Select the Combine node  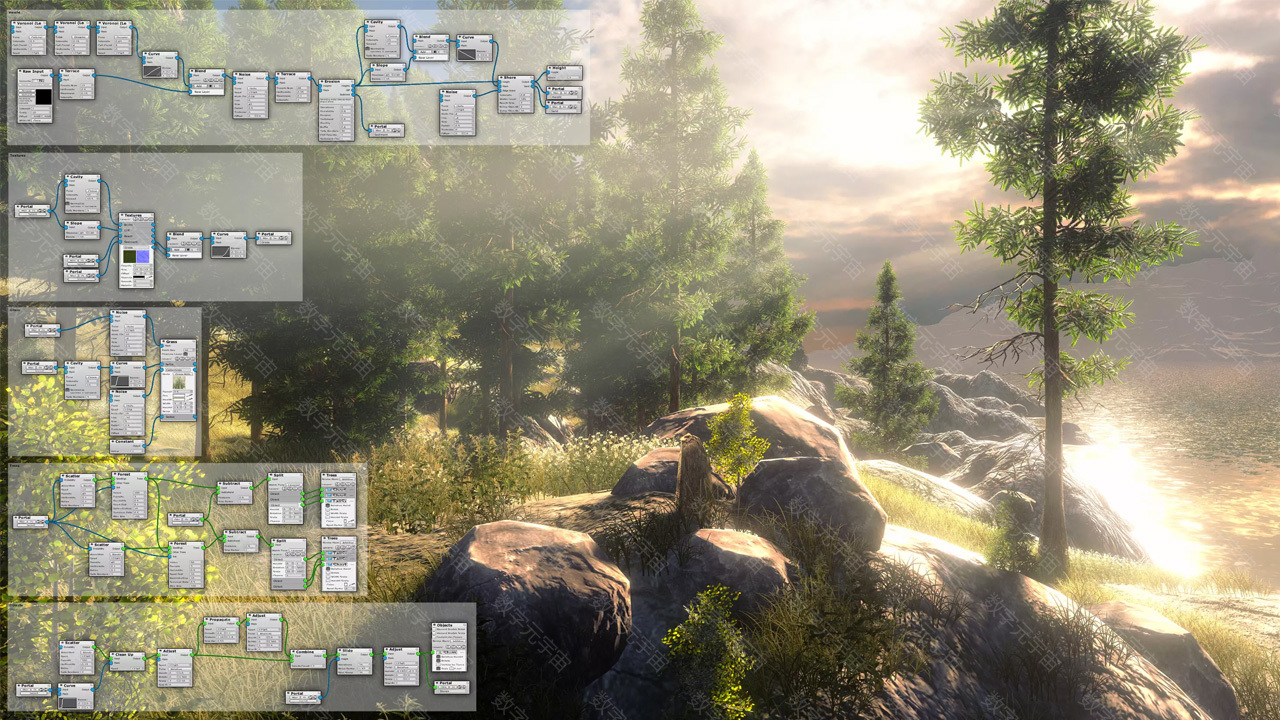pyautogui.click(x=308, y=653)
